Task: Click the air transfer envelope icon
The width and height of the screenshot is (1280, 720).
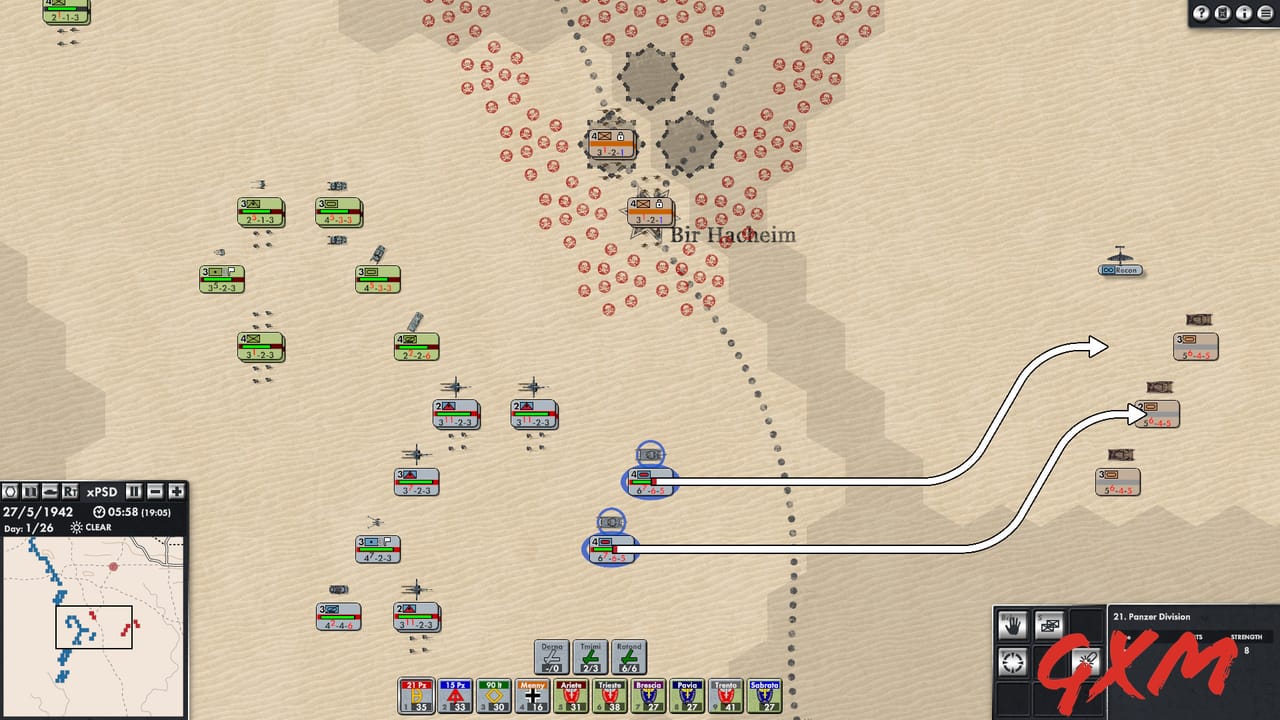Action: click(1048, 623)
